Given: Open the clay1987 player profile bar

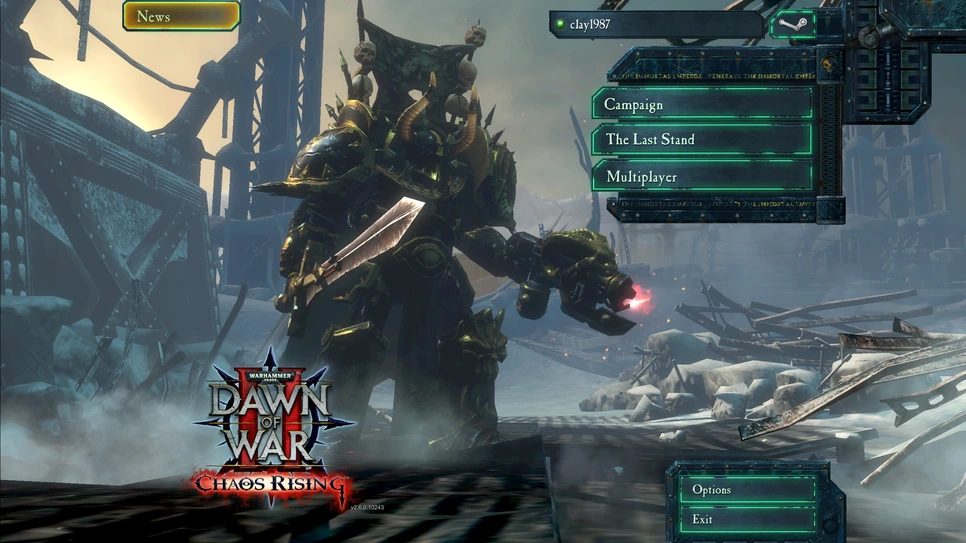Looking at the screenshot, I should click(656, 24).
